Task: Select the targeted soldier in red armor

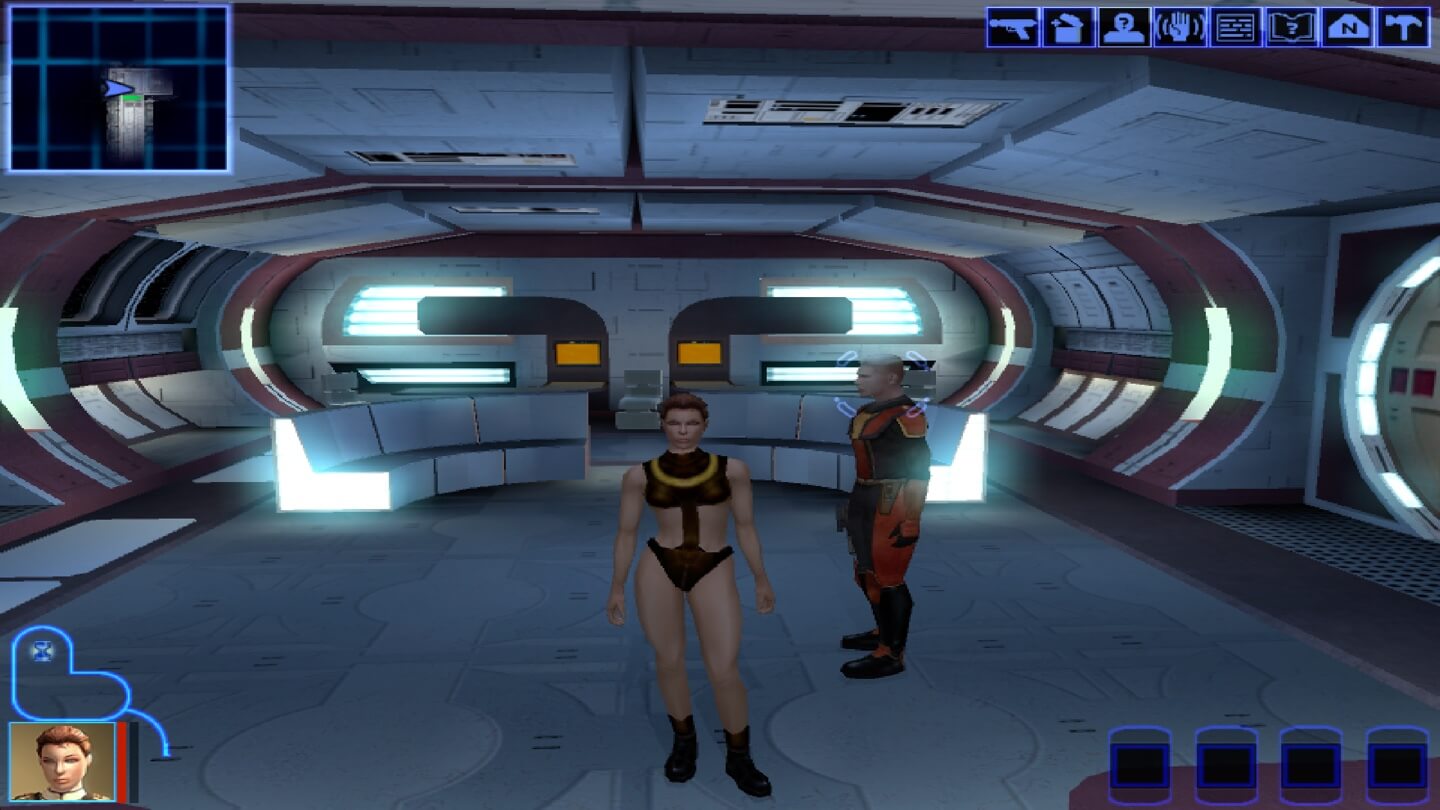Action: click(882, 510)
